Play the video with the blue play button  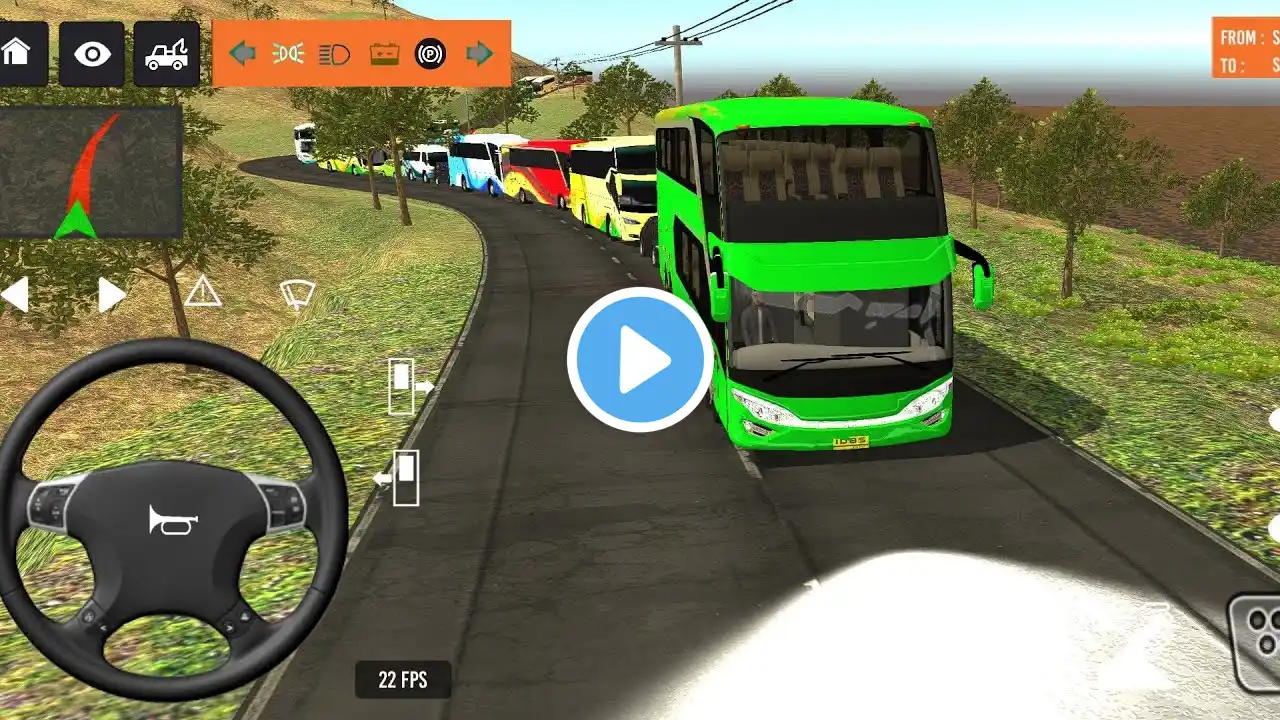(x=640, y=360)
